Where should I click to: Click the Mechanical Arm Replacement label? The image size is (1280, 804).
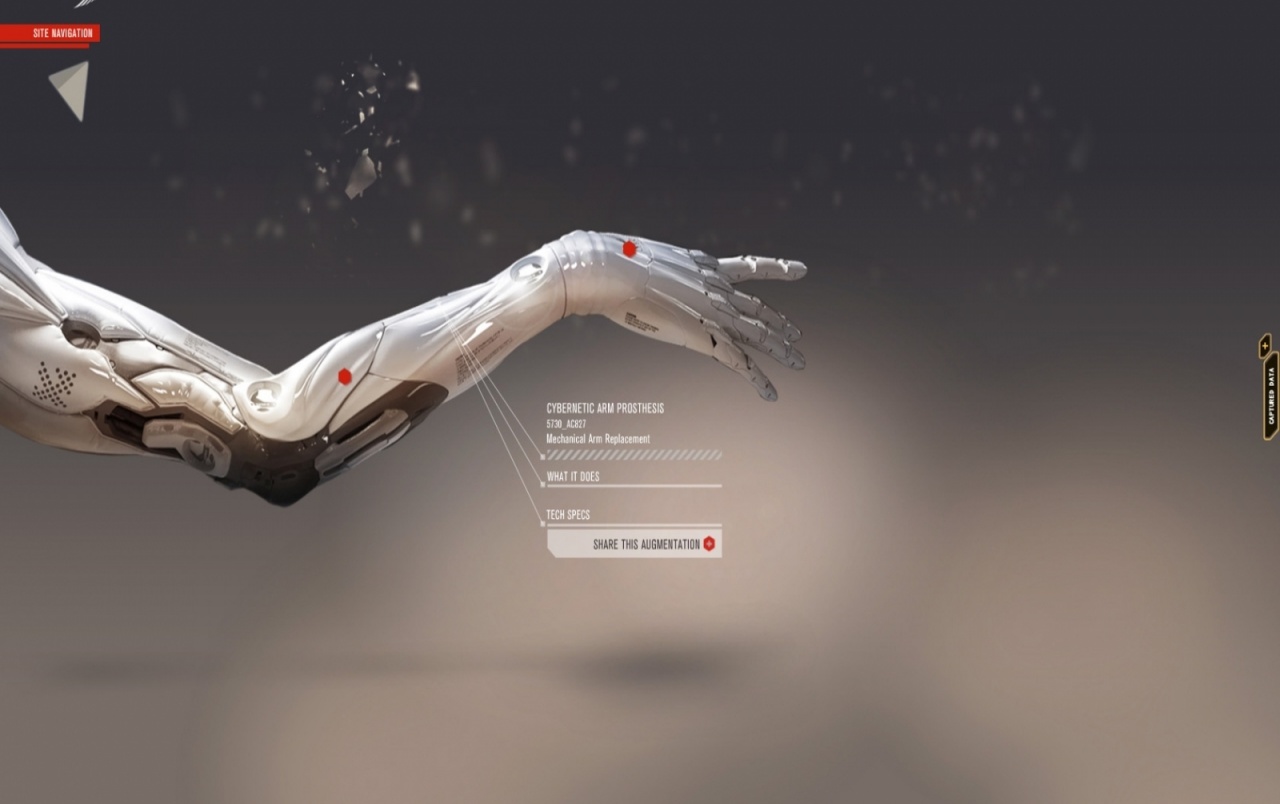[597, 438]
